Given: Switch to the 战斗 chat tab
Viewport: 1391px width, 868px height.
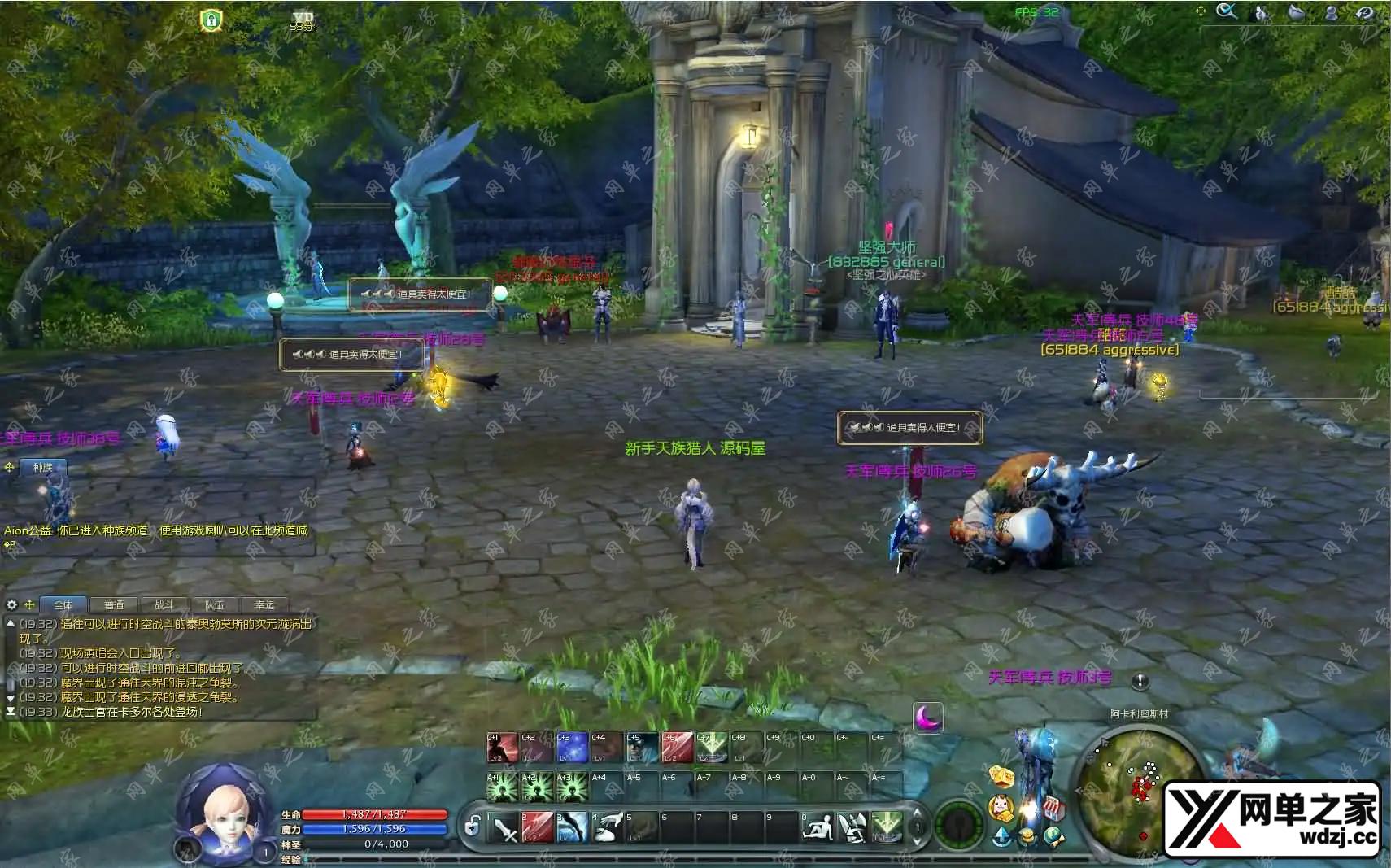Looking at the screenshot, I should point(164,605).
